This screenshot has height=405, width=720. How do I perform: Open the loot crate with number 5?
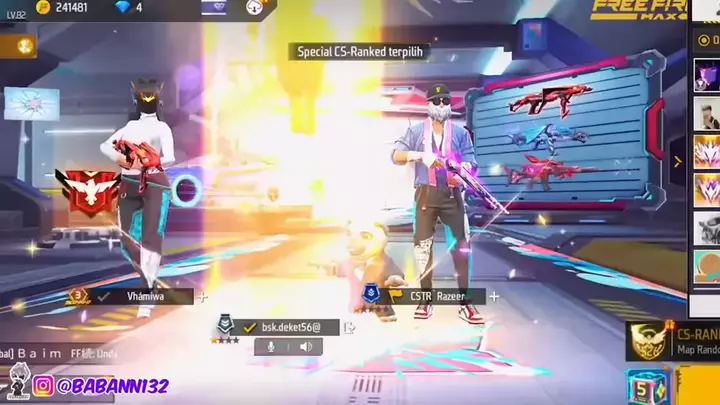click(647, 387)
